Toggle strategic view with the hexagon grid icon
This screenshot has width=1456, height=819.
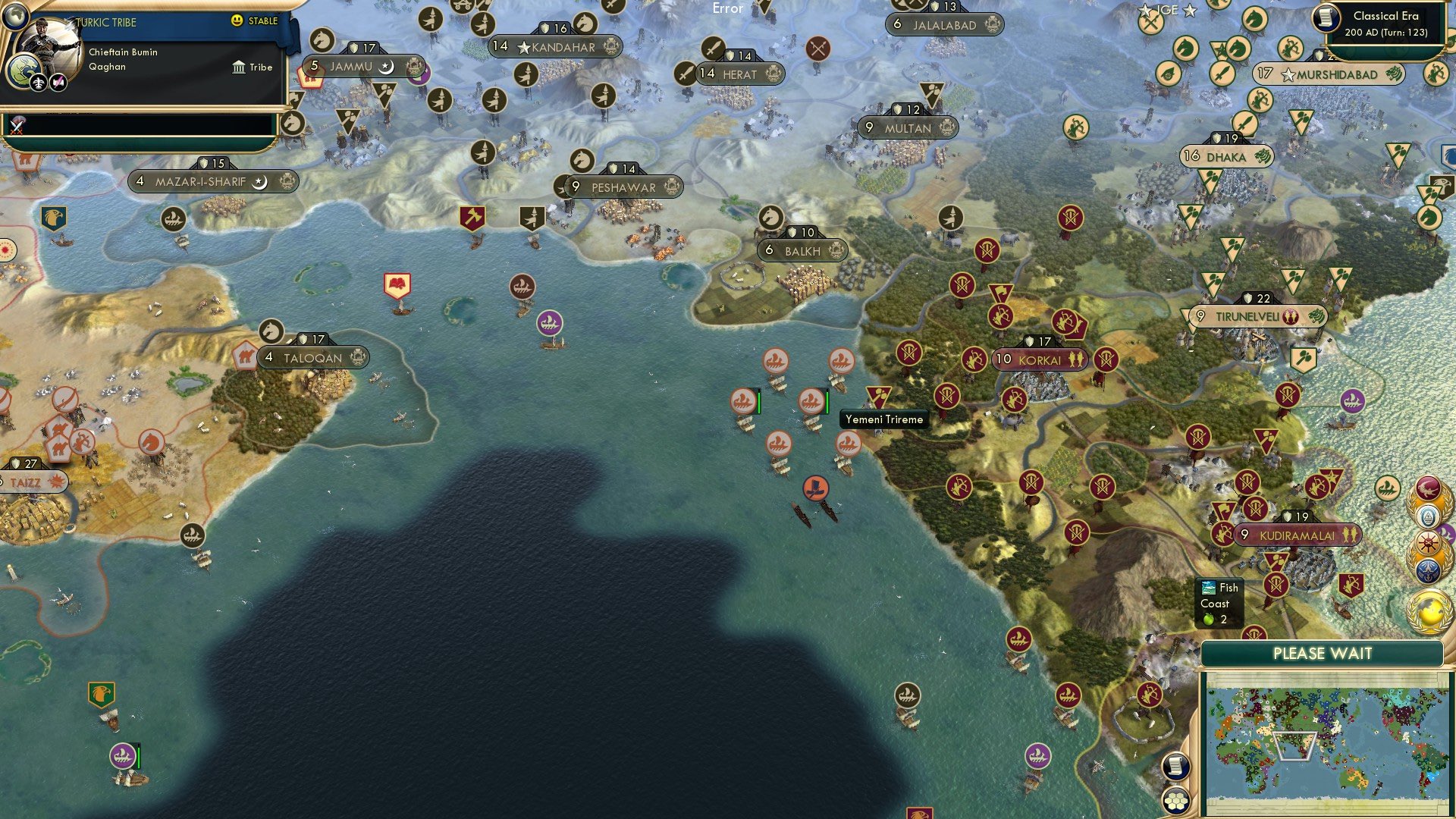pos(1175,801)
